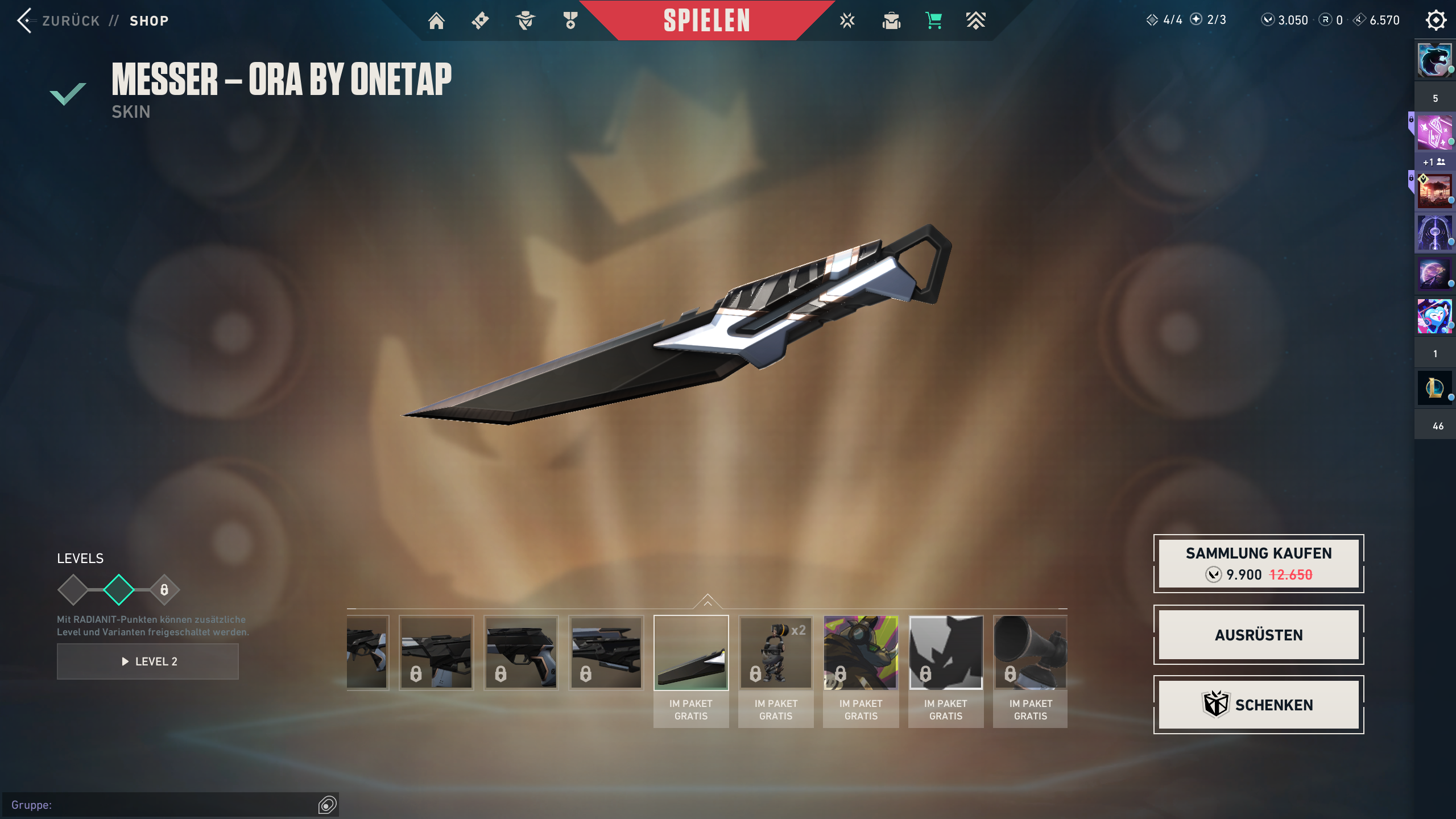Gift the skin via Schenken

coord(1258,705)
